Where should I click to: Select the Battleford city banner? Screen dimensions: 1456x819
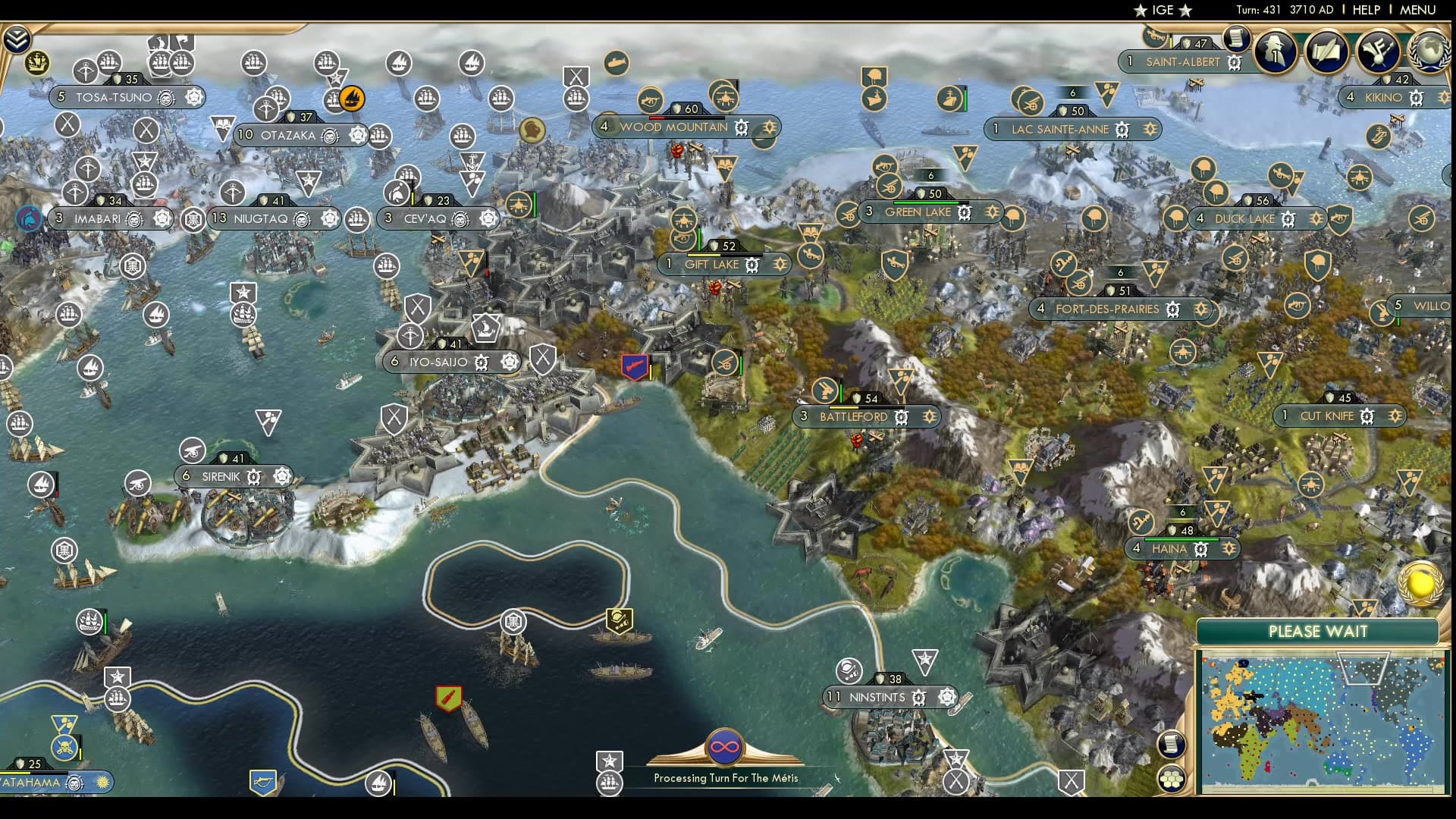(853, 417)
